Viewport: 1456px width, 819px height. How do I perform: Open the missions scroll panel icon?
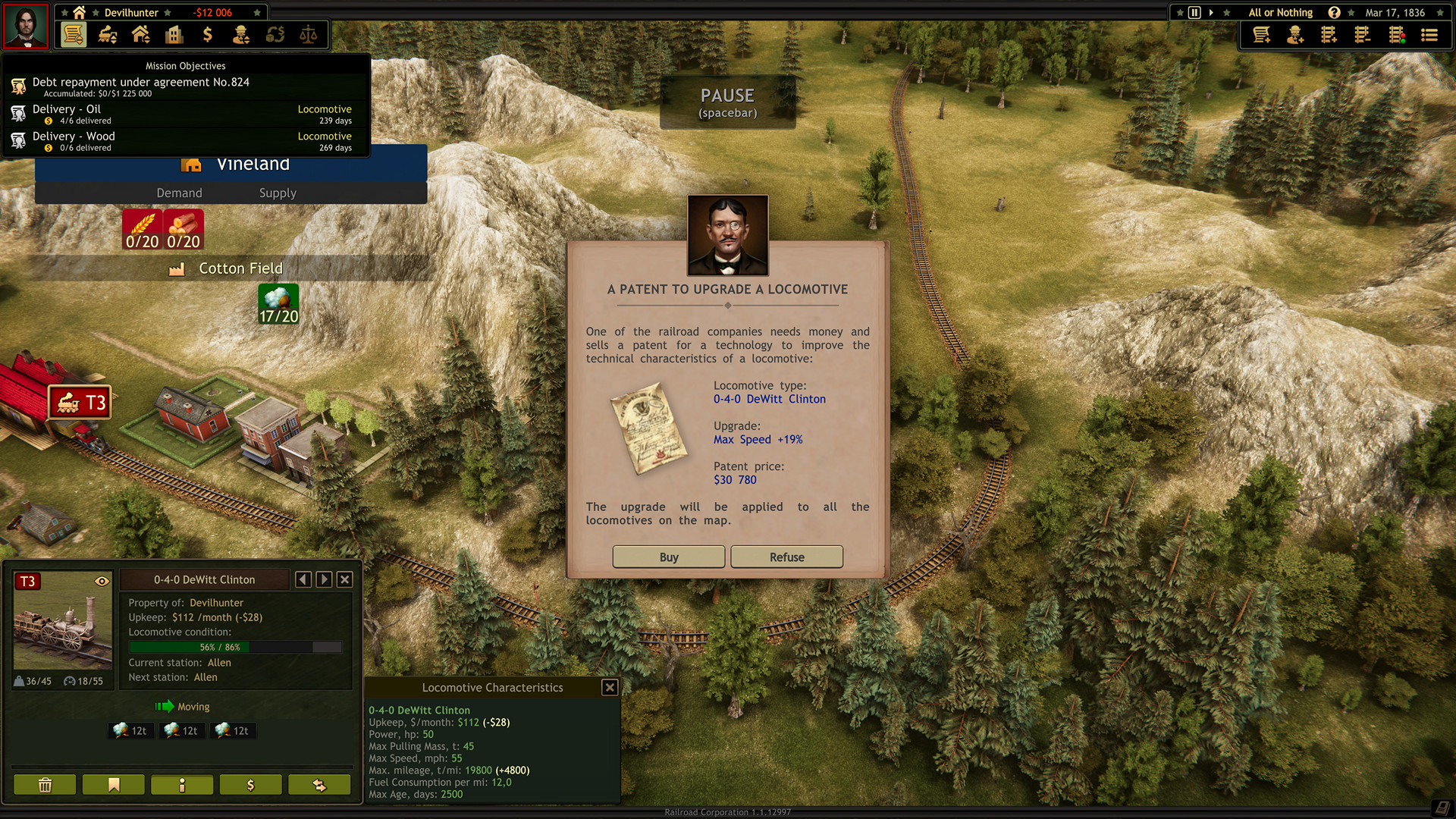click(74, 34)
